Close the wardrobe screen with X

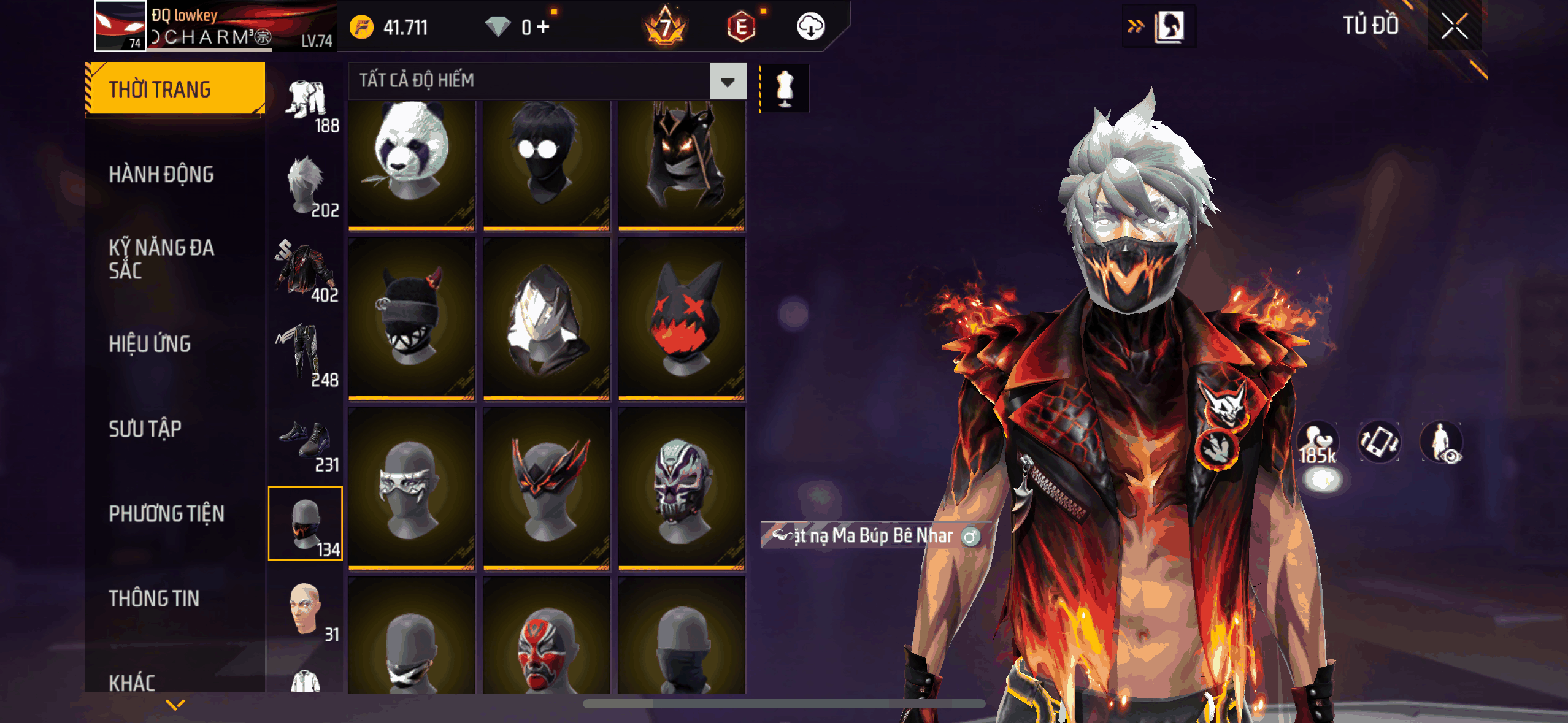tap(1454, 26)
